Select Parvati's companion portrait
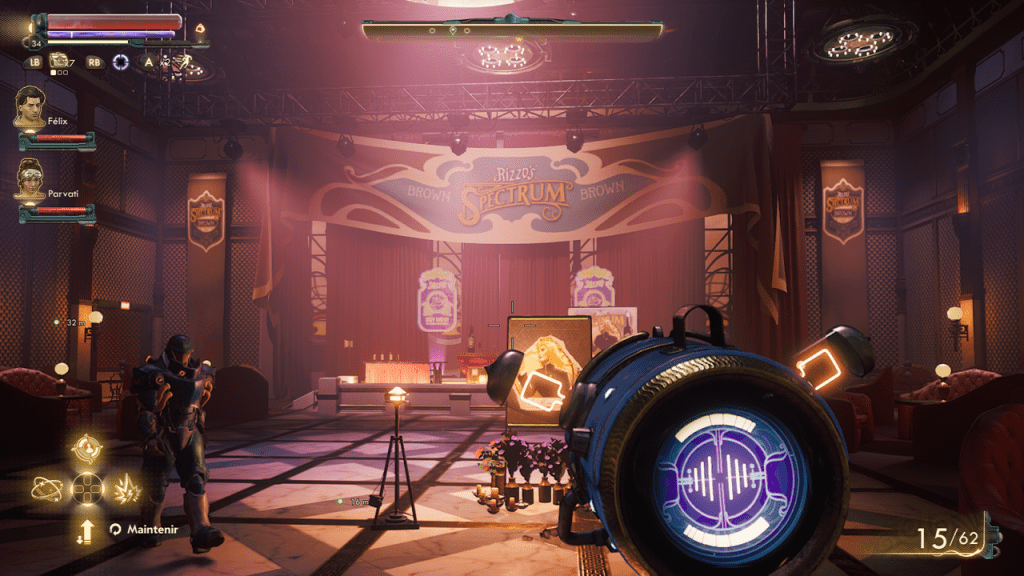 pos(30,179)
